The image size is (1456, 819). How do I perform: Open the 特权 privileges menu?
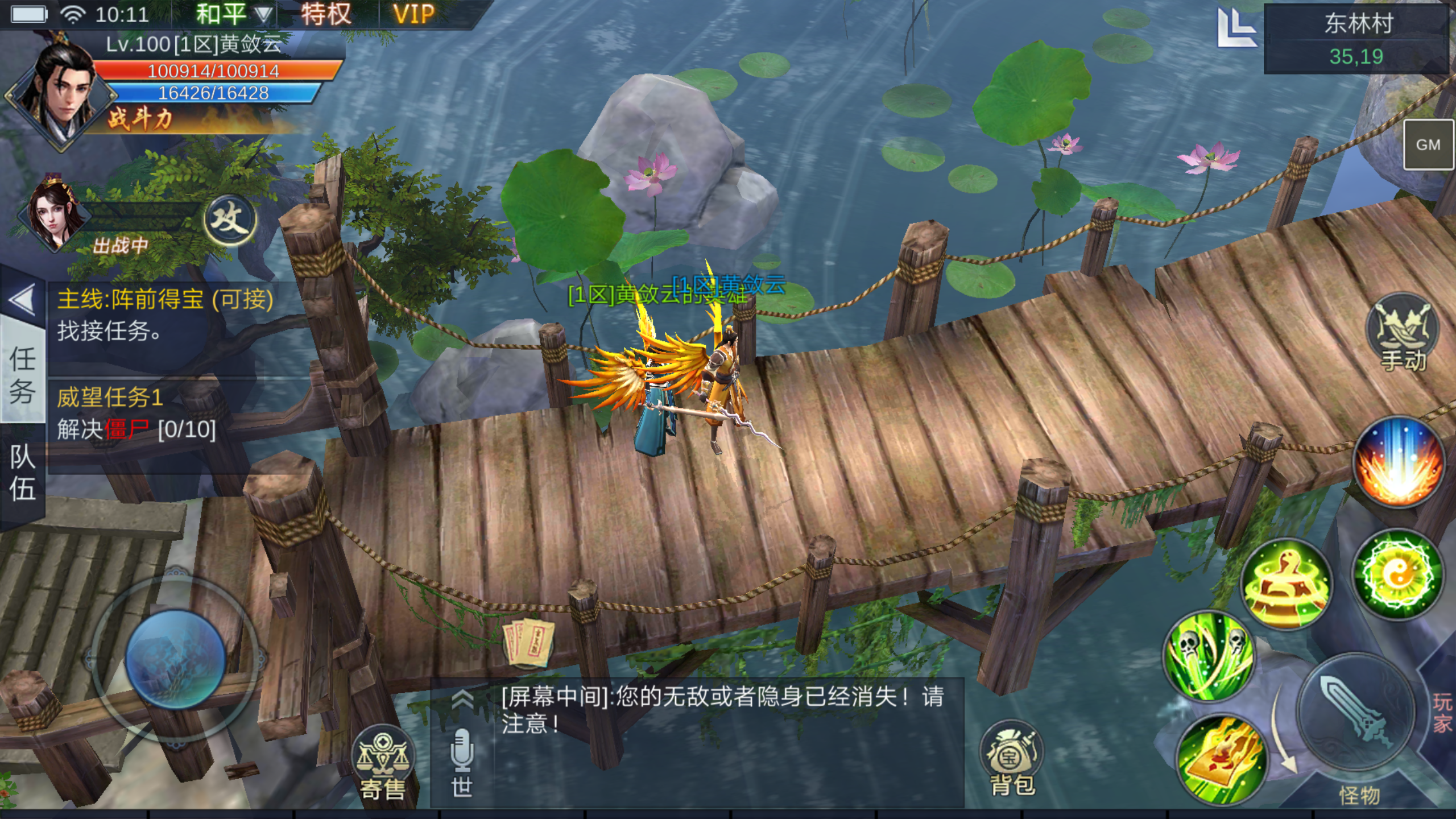(326, 14)
